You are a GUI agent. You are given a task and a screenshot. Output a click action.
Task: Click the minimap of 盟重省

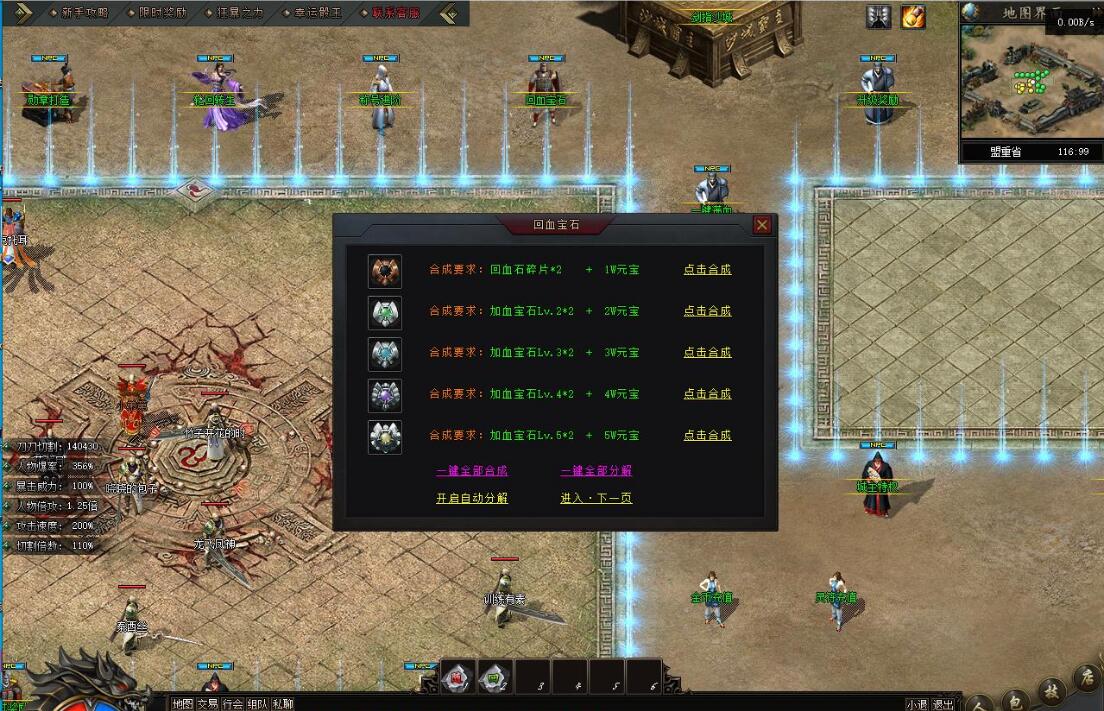(x=1030, y=82)
